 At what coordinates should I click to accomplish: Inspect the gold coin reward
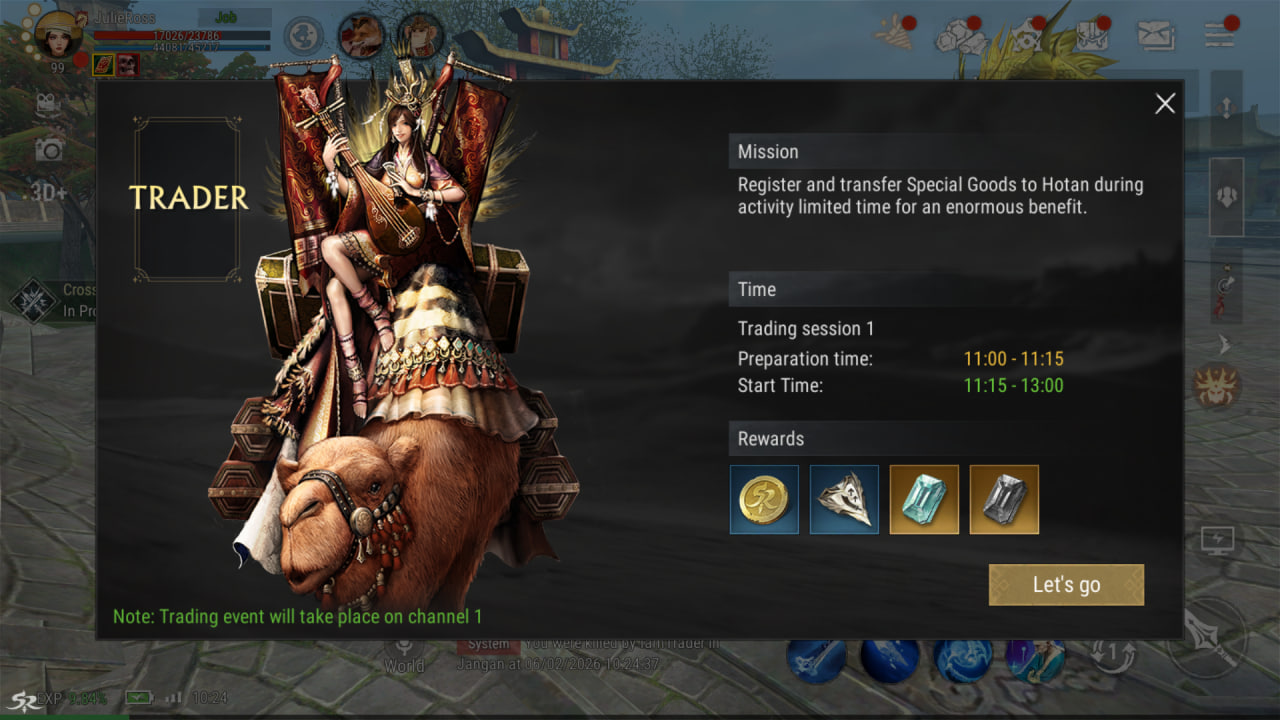764,499
